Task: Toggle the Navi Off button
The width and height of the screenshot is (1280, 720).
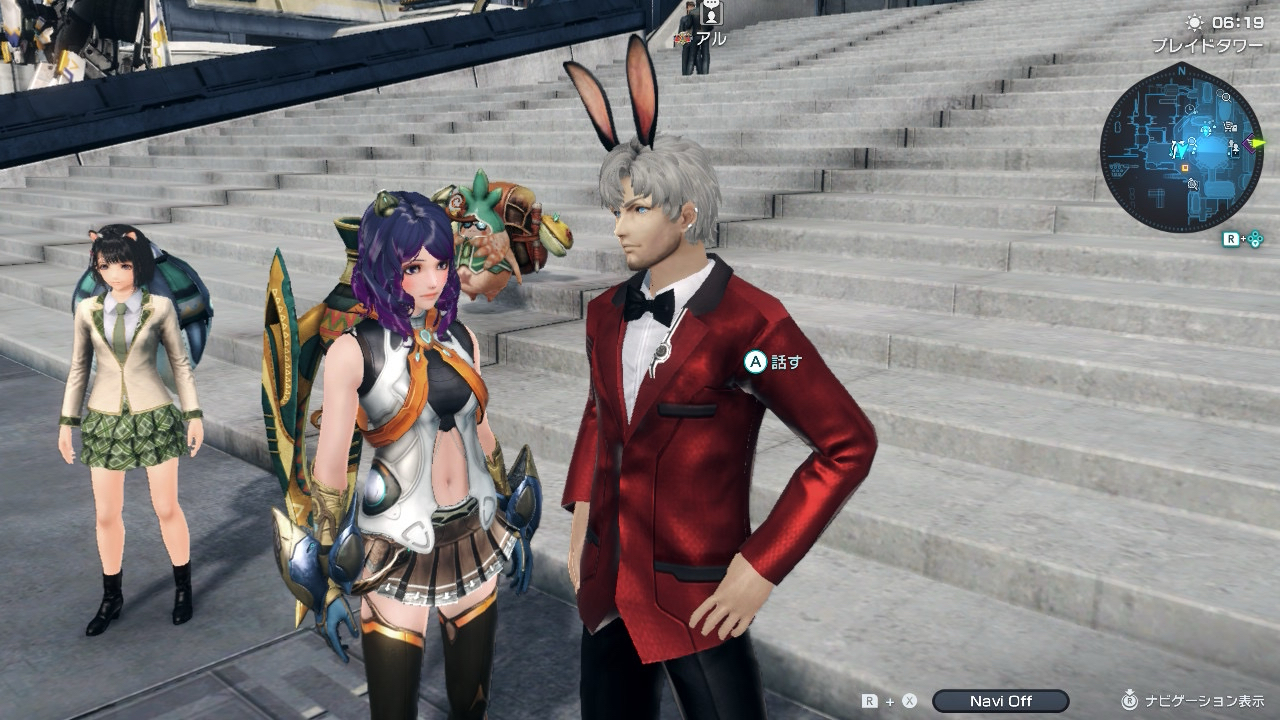Action: click(1000, 701)
